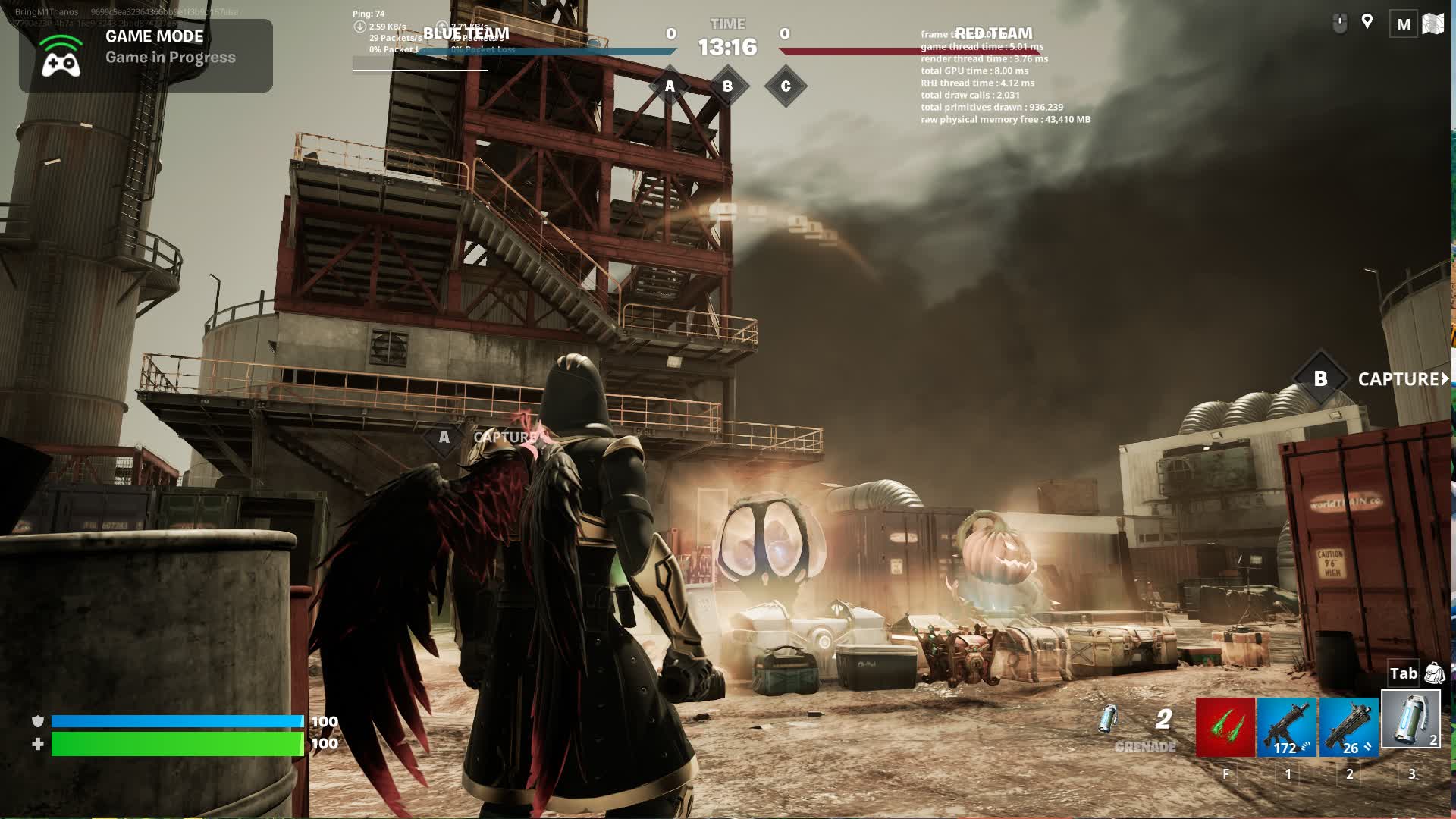
Task: Select the grenade slot in the hotbar
Action: click(1410, 720)
